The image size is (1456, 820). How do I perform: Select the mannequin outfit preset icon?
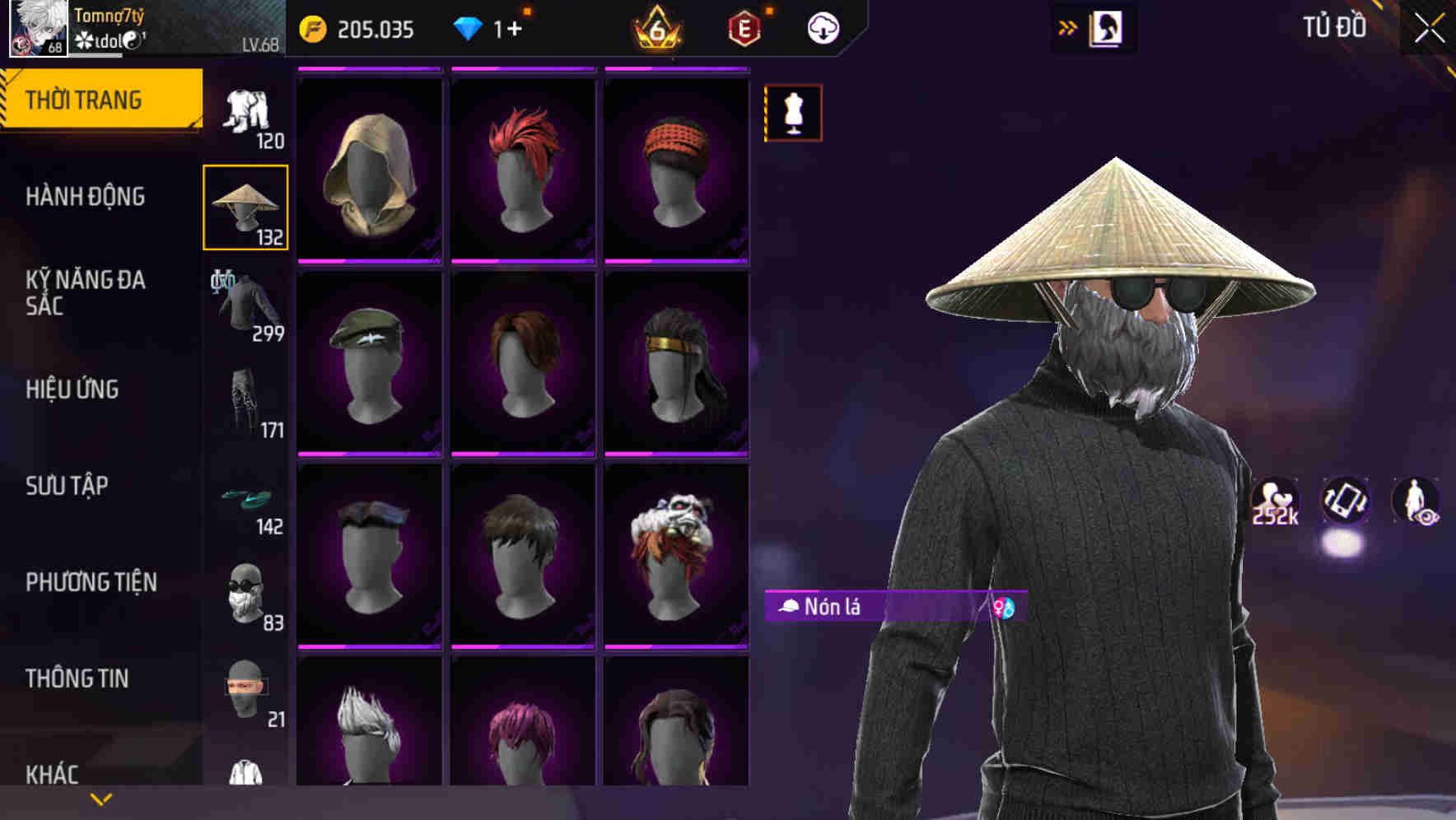[x=793, y=114]
